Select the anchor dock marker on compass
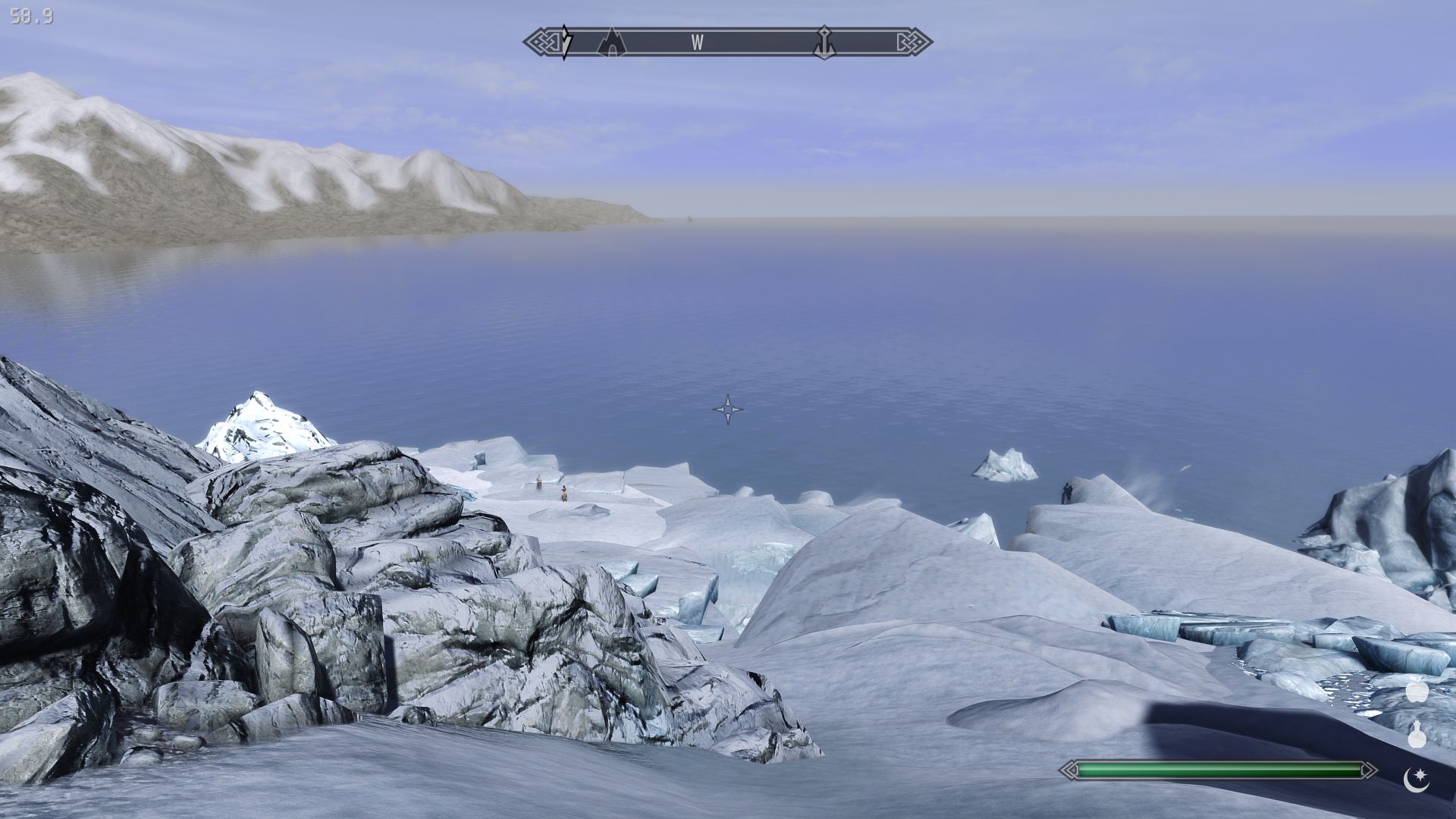Image resolution: width=1456 pixels, height=819 pixels. 824,42
